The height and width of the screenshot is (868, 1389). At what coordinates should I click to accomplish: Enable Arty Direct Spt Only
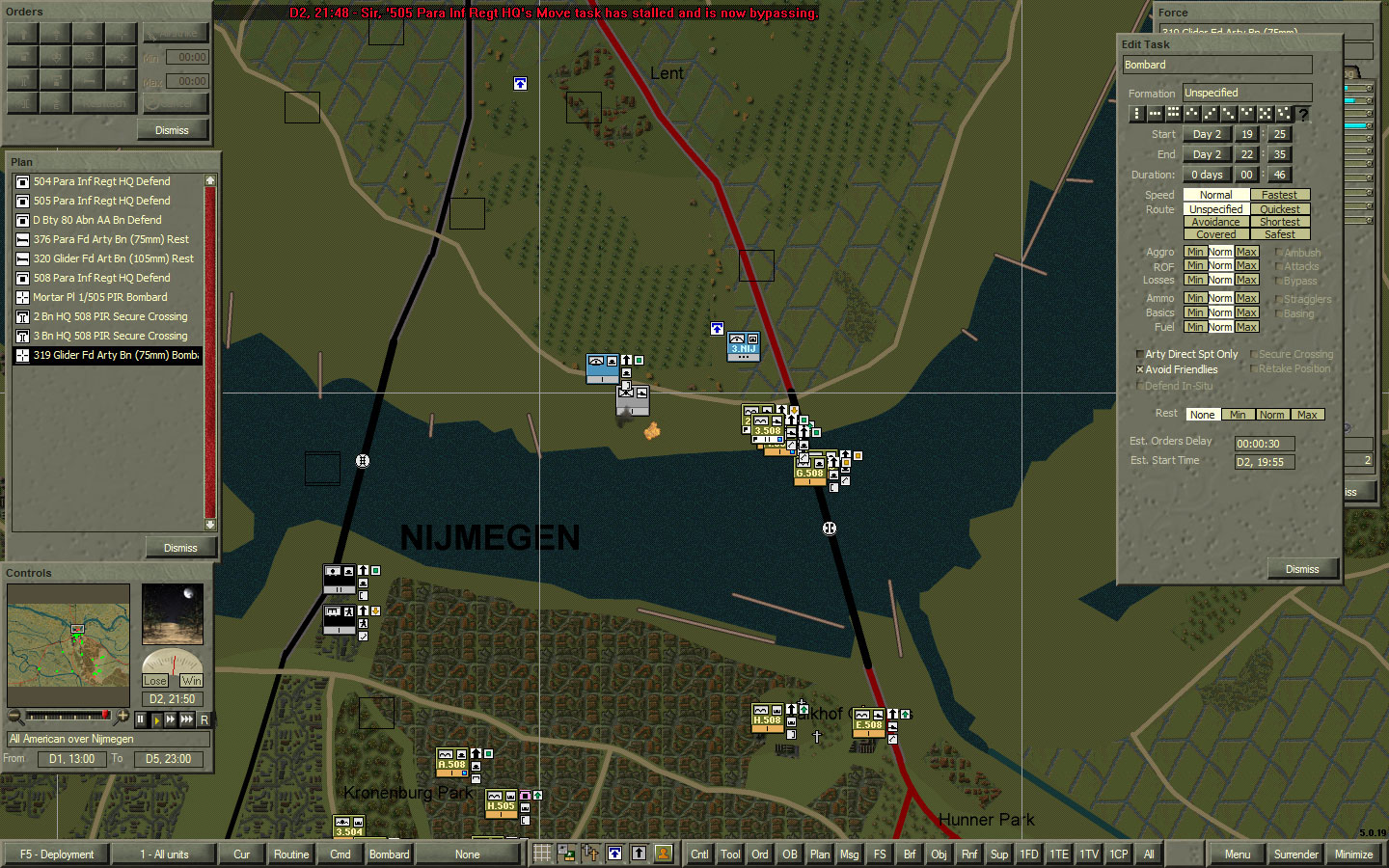click(x=1139, y=354)
